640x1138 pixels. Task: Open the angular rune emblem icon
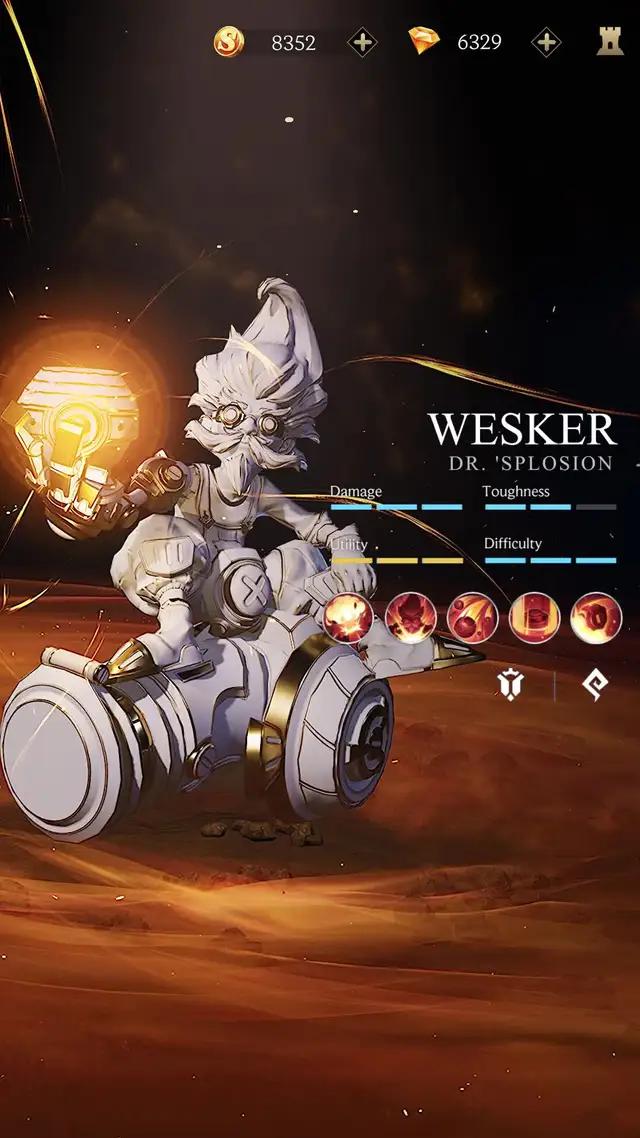595,685
